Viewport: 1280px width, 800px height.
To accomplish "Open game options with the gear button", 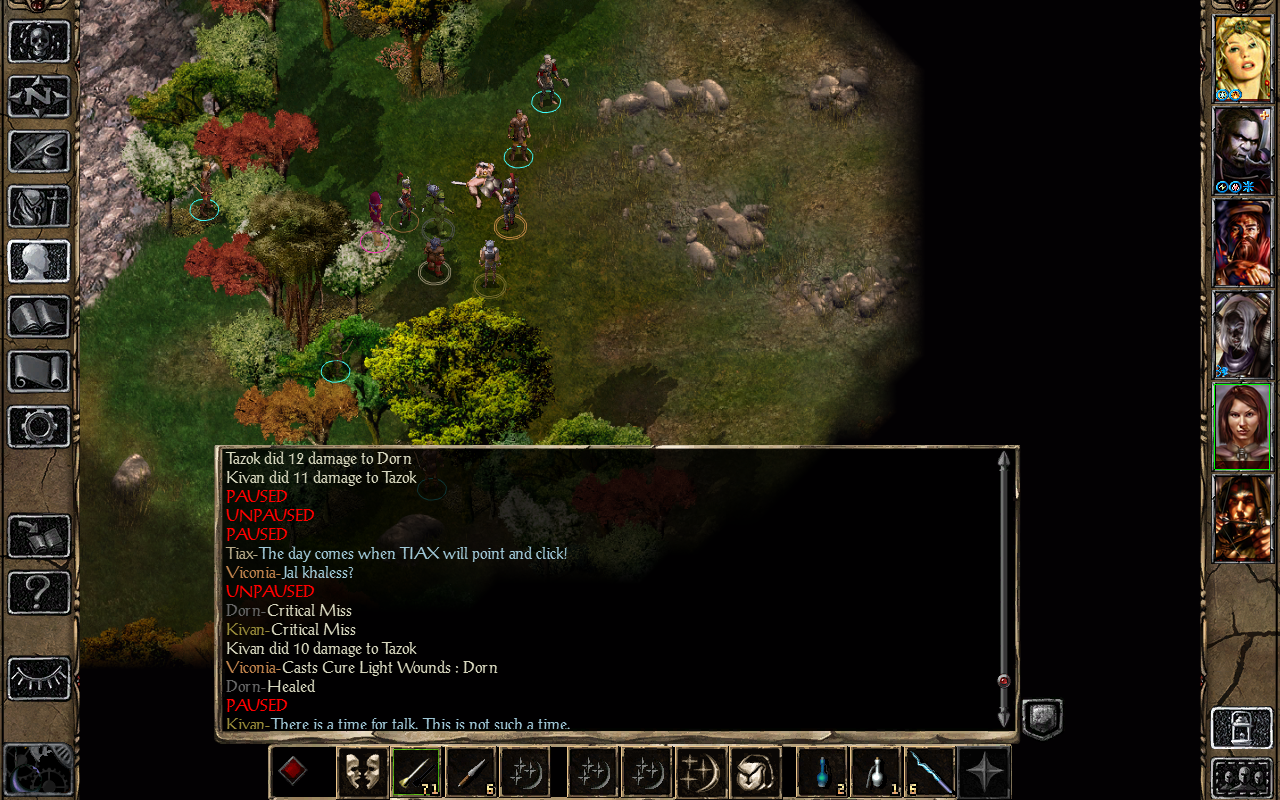I will pos(39,426).
